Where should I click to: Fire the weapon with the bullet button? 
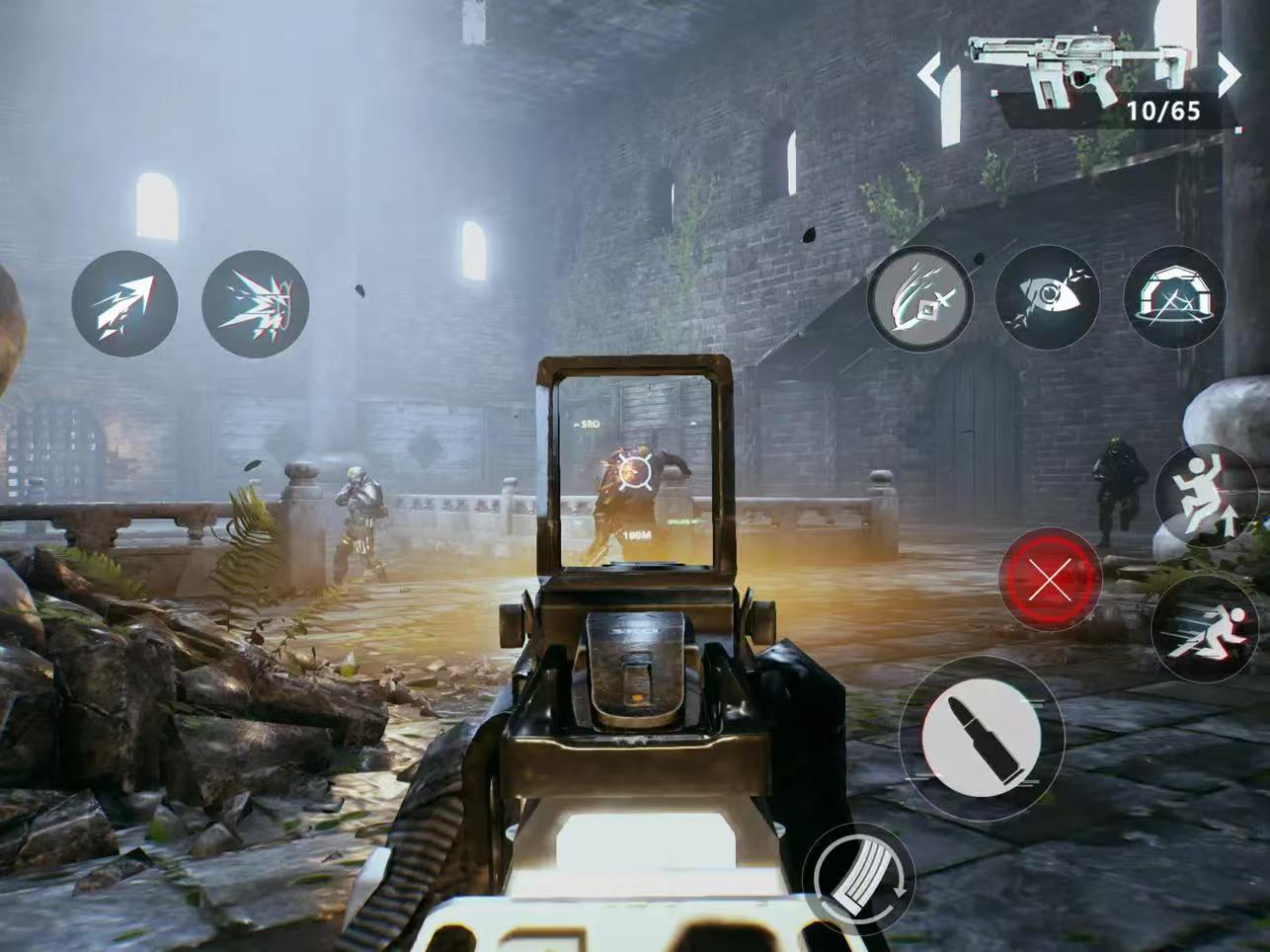981,737
